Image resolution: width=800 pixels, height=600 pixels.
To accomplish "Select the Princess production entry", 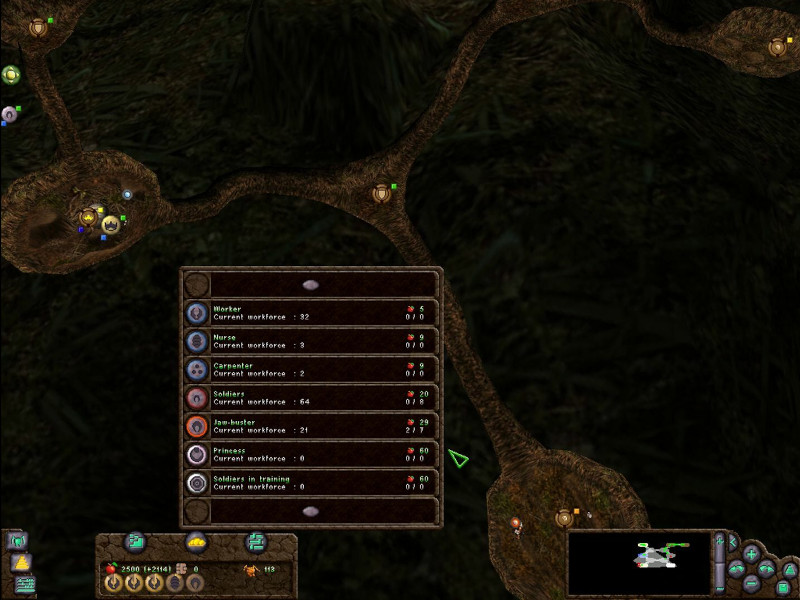I will [310, 455].
